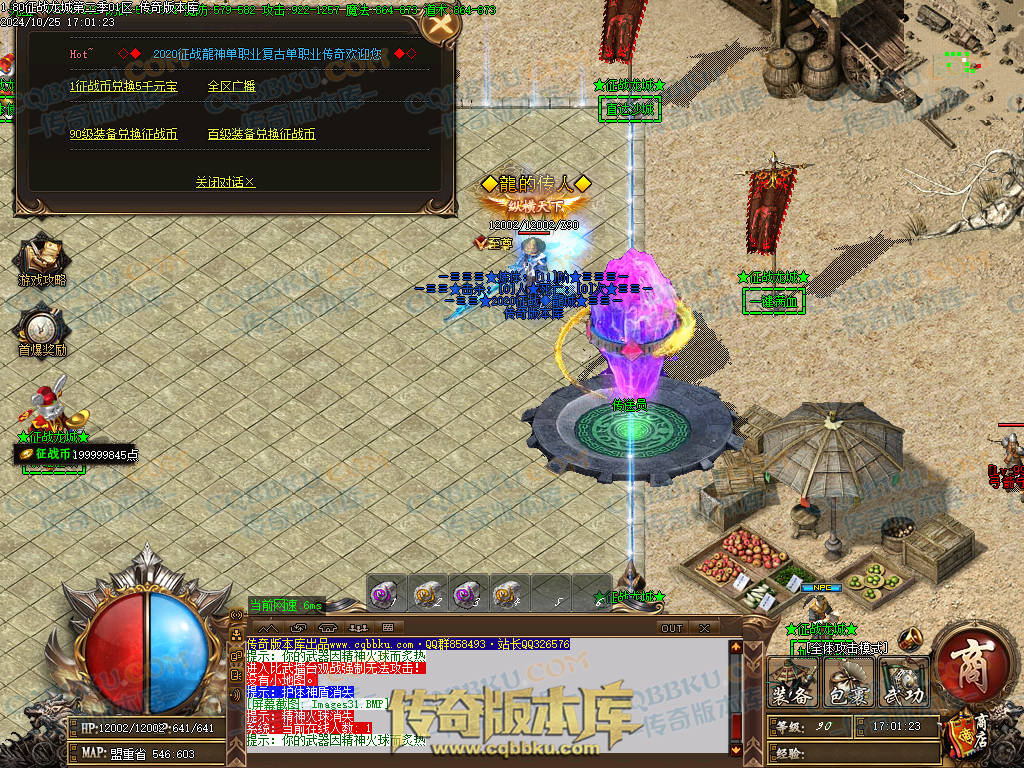Choose 90级装备兑换征战币 in the dialog
The image size is (1024, 768).
pos(124,134)
